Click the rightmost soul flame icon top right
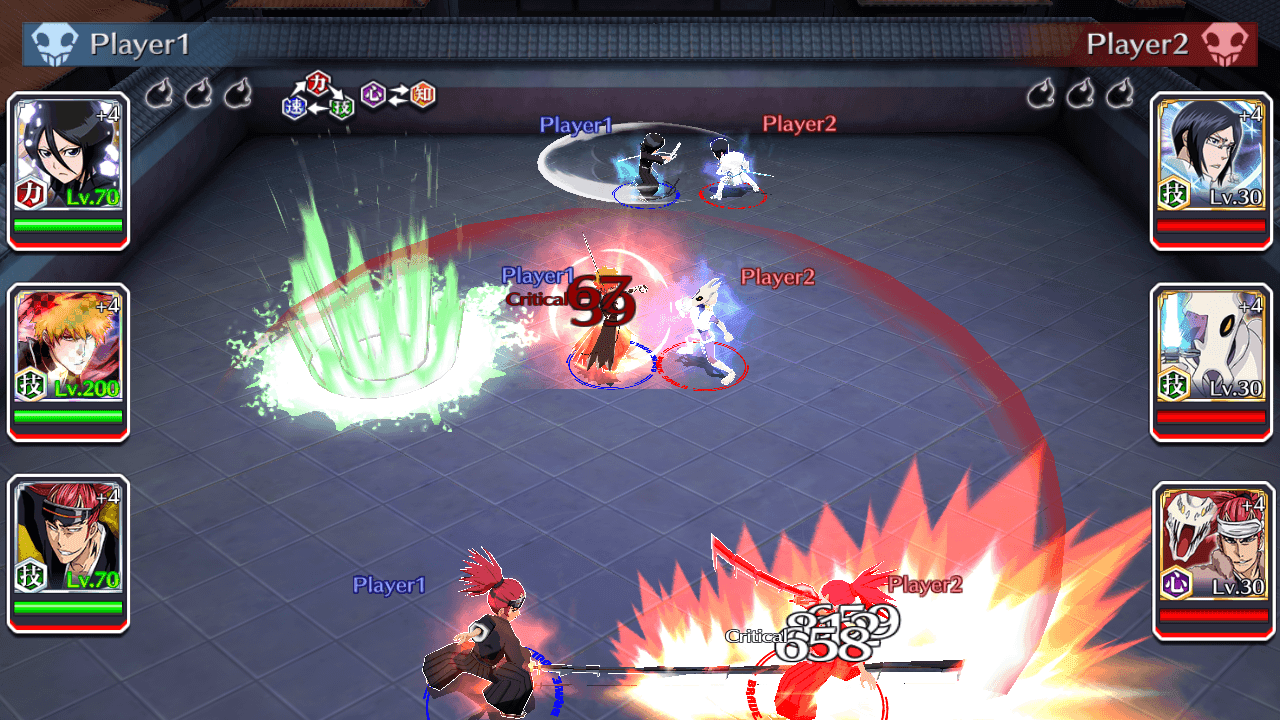This screenshot has height=720, width=1280. click(x=1119, y=93)
